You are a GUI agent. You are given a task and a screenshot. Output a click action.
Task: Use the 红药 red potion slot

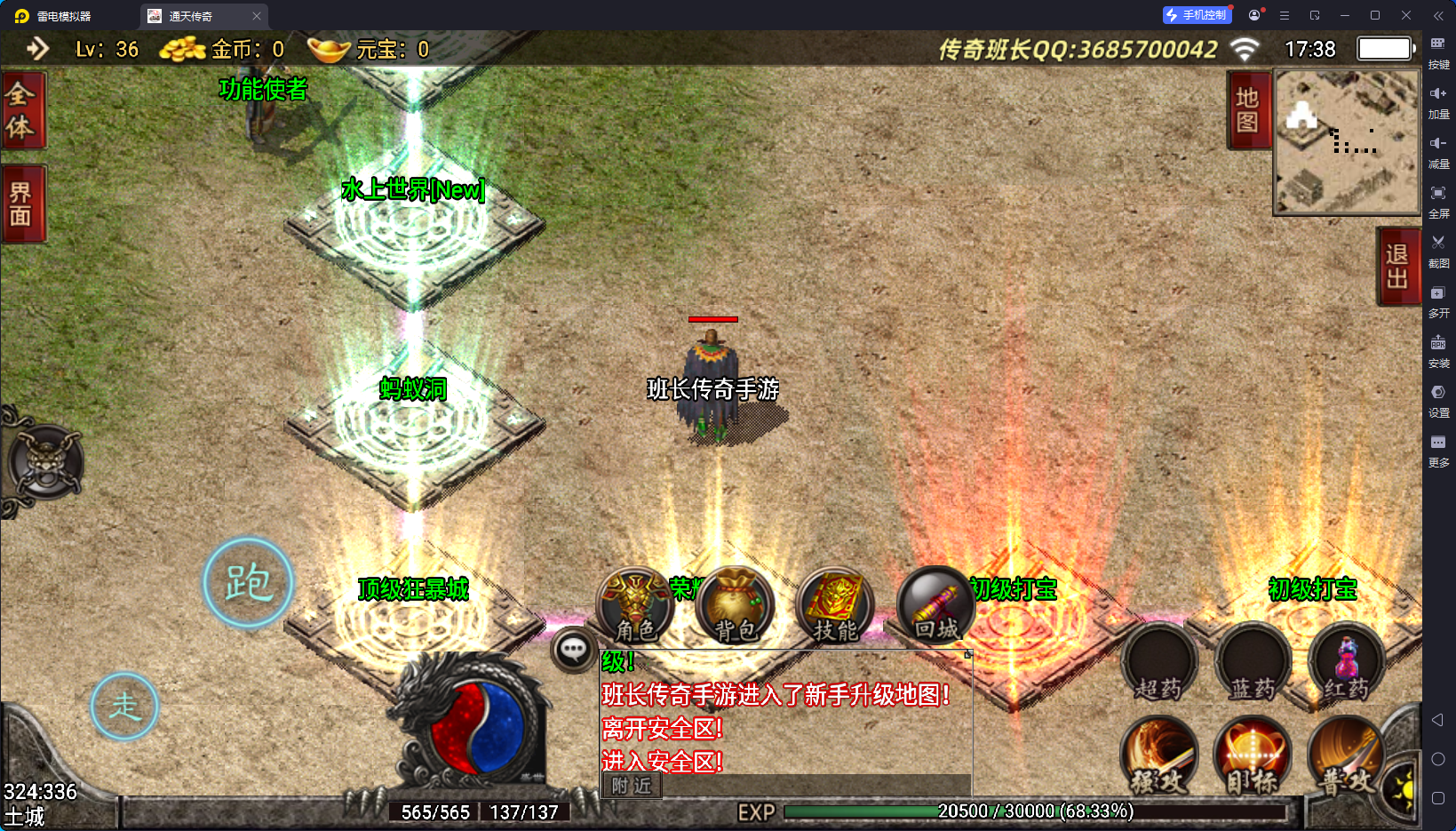click(1347, 663)
